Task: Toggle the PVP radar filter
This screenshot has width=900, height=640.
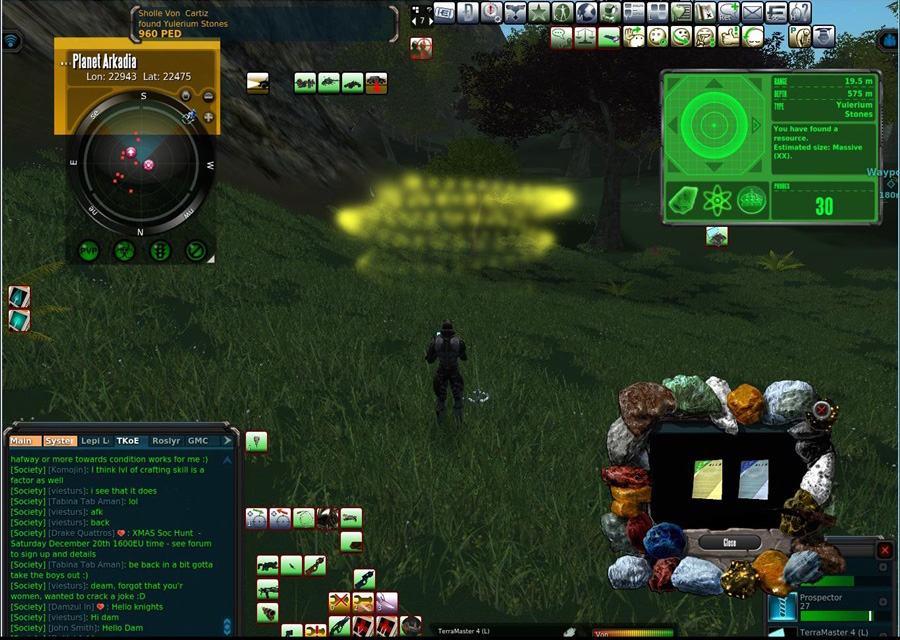Action: pyautogui.click(x=89, y=250)
